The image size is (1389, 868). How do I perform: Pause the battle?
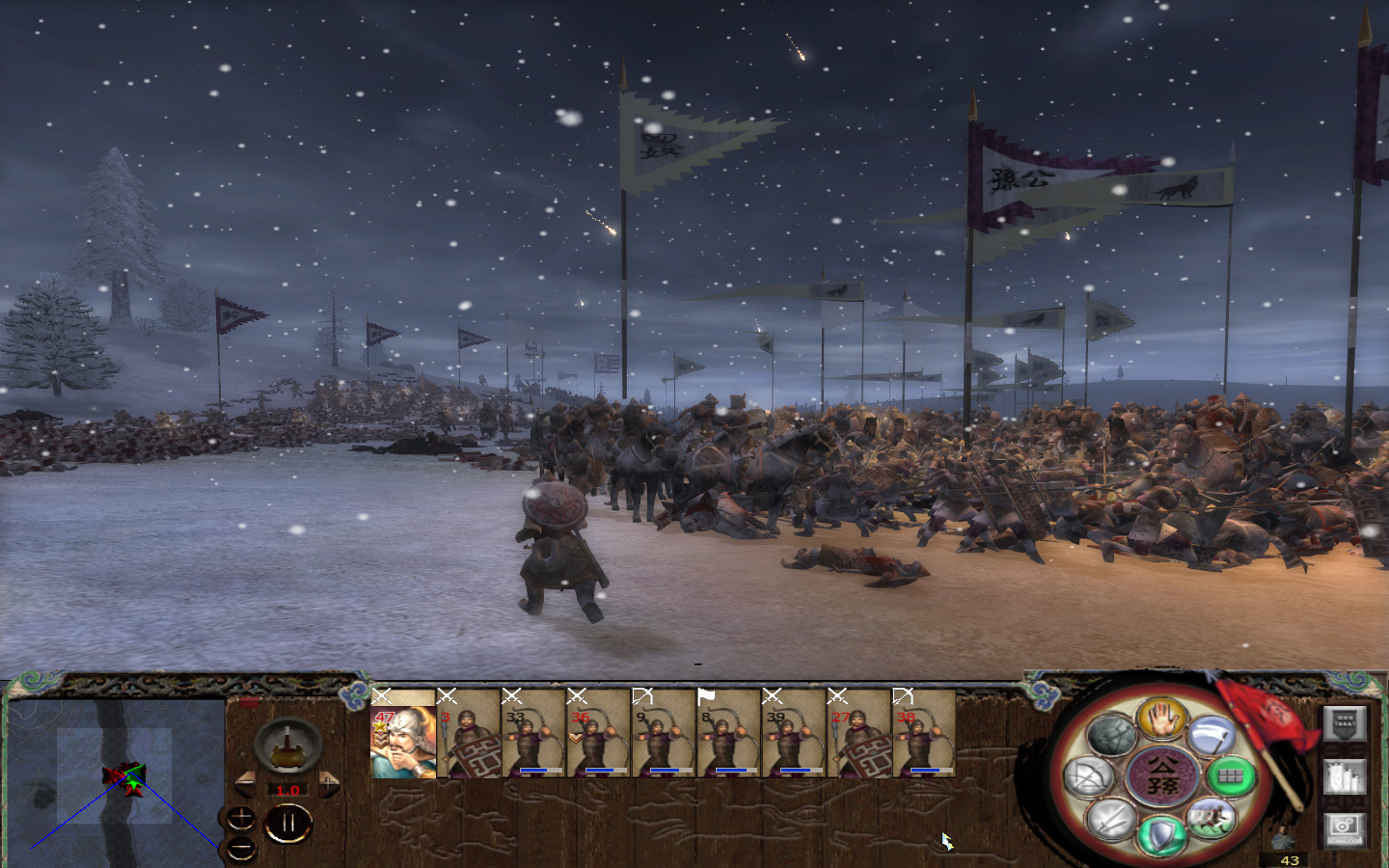(x=288, y=825)
